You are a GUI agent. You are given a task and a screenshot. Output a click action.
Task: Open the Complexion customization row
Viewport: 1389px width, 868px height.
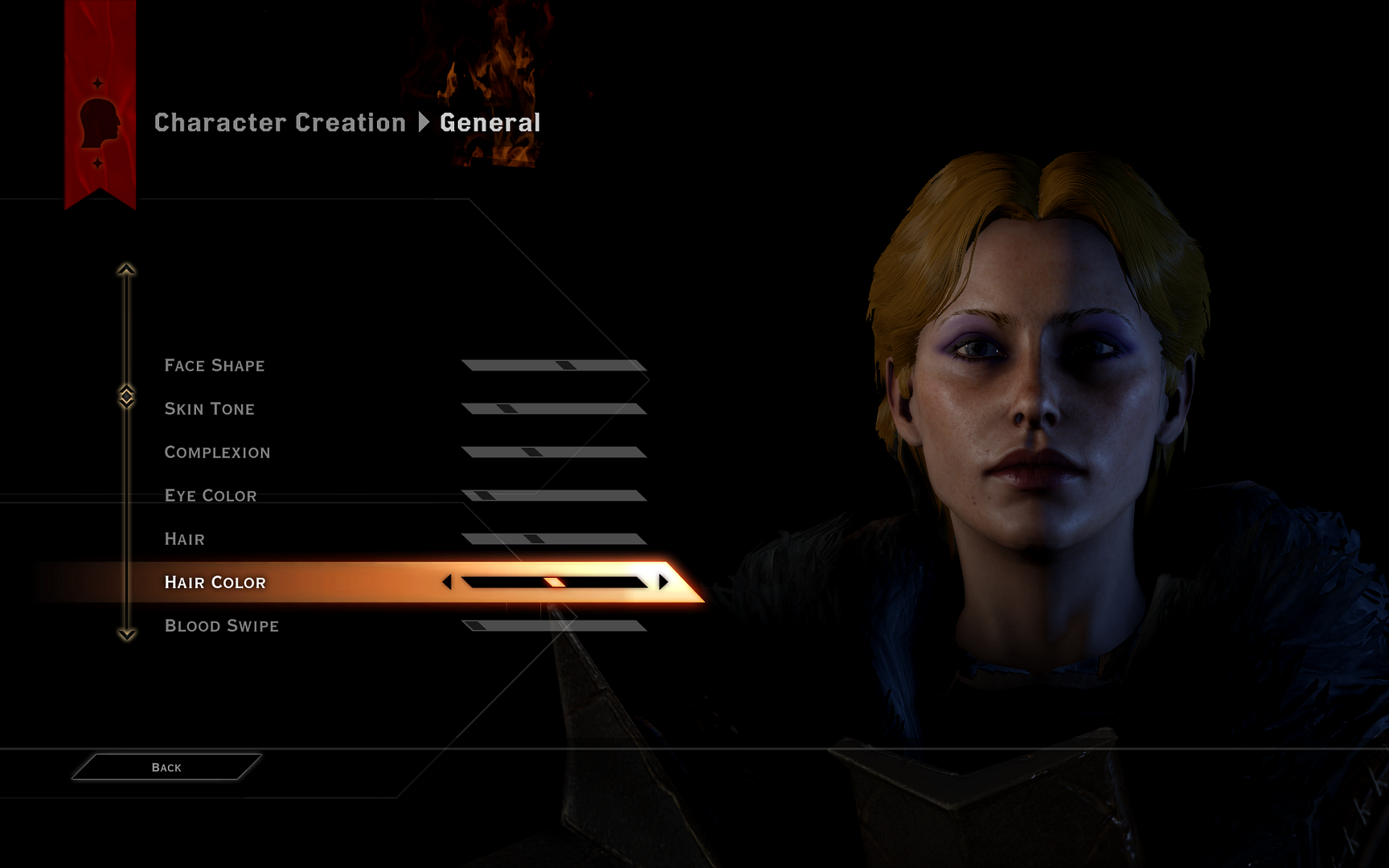(x=217, y=452)
